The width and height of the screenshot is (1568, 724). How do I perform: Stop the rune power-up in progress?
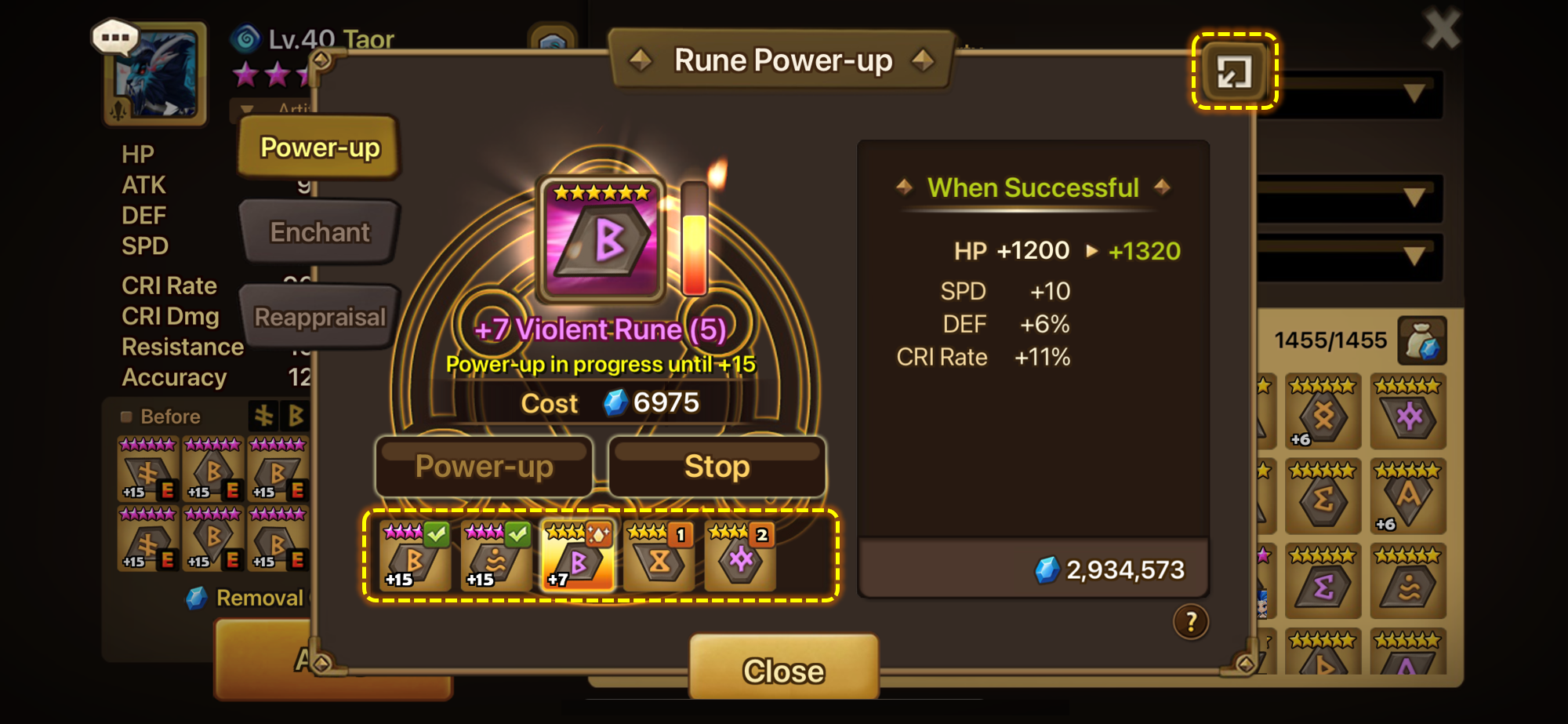click(717, 467)
